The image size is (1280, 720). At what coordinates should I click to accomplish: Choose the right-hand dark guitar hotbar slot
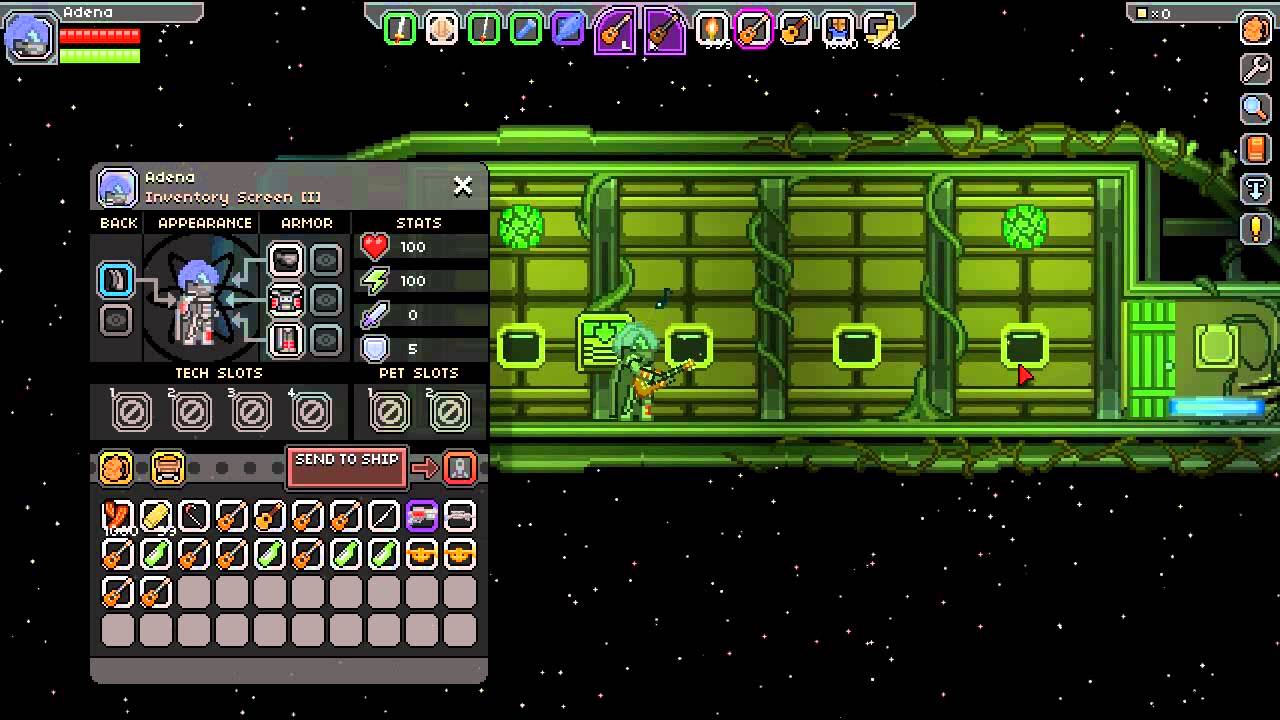(x=663, y=30)
